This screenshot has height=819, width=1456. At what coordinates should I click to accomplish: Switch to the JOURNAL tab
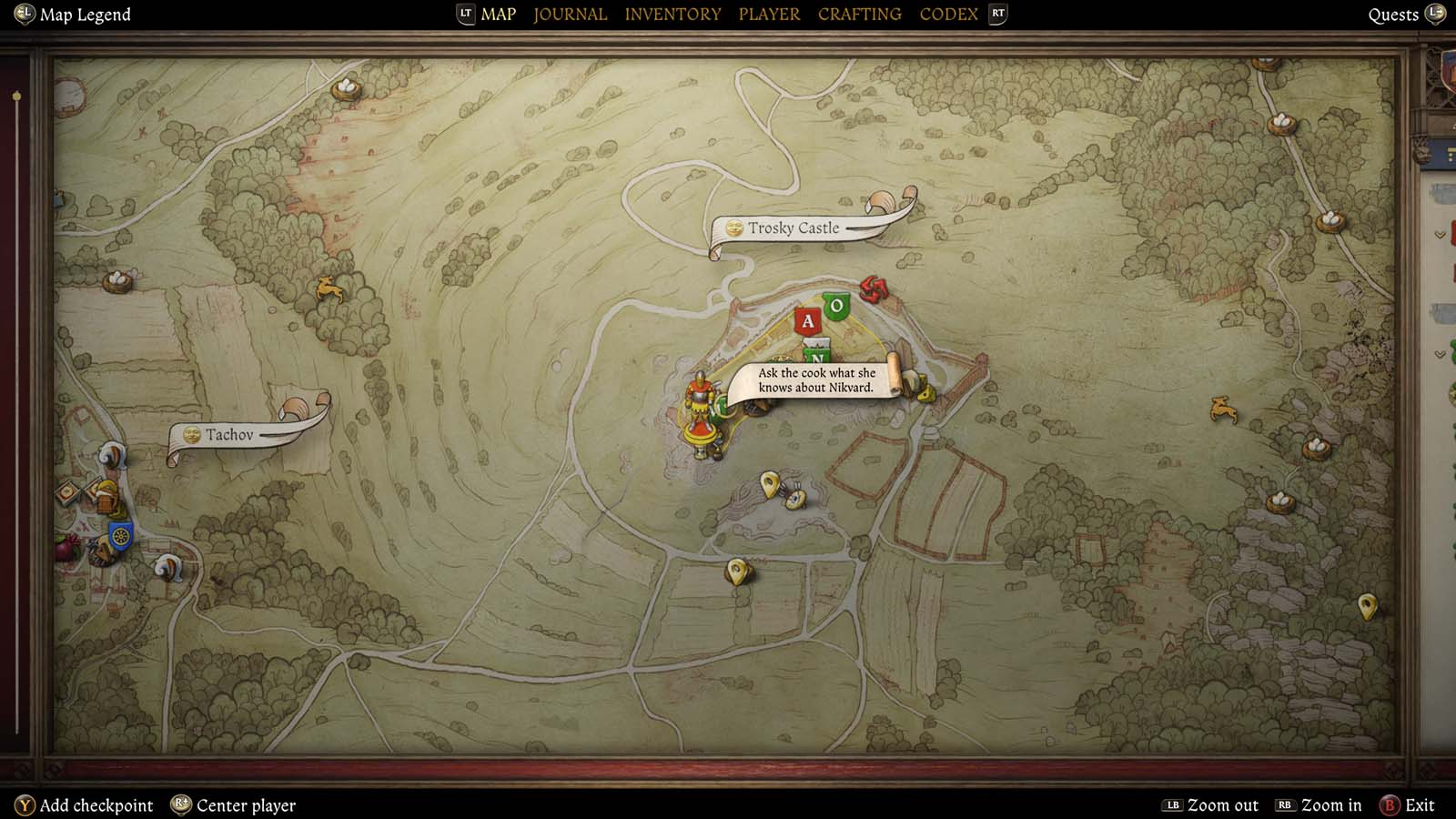(x=570, y=14)
